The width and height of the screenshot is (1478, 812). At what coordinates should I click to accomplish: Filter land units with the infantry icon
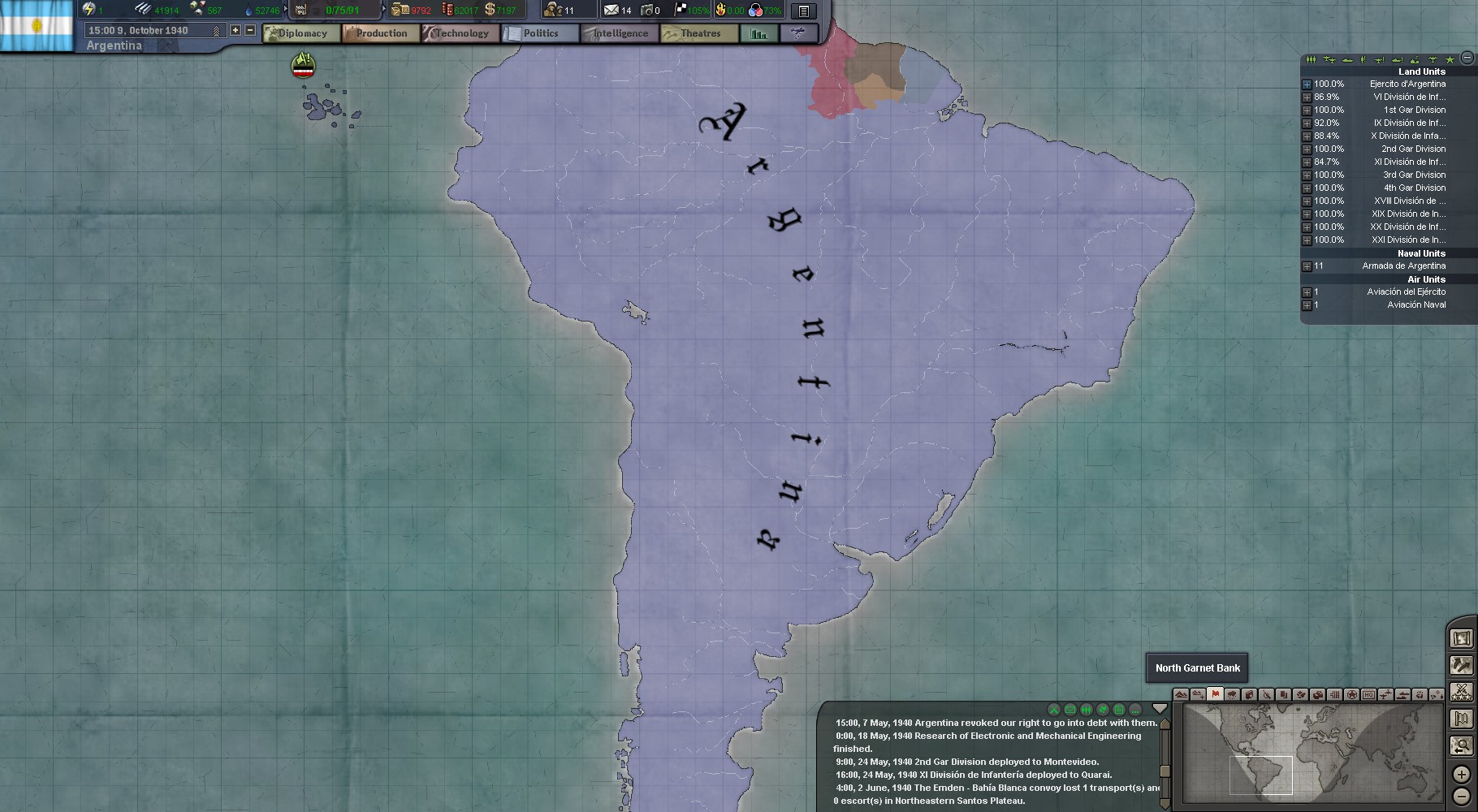[1311, 59]
